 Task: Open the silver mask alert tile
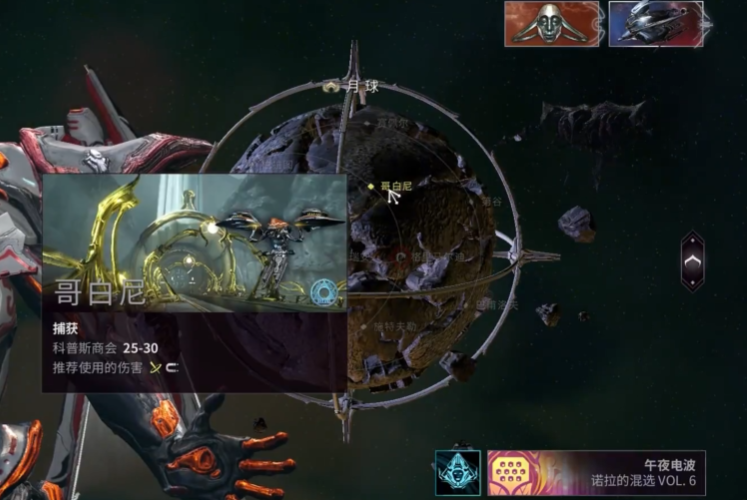tap(552, 24)
